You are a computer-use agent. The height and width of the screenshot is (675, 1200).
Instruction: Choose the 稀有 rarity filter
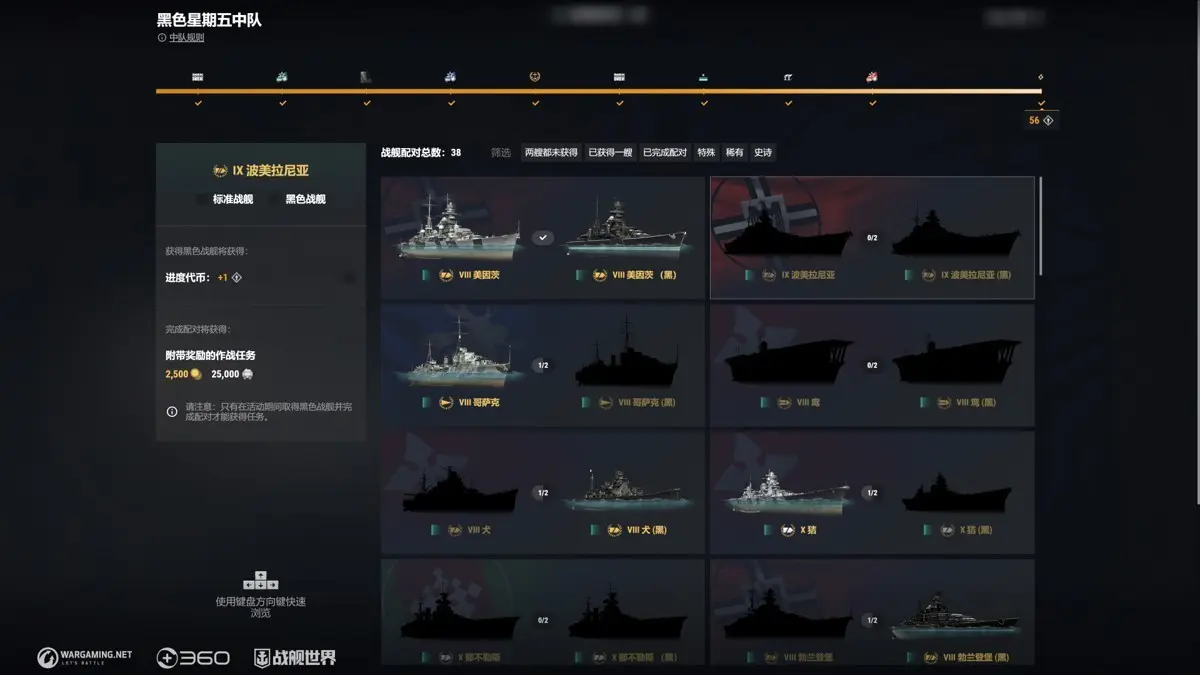click(735, 152)
